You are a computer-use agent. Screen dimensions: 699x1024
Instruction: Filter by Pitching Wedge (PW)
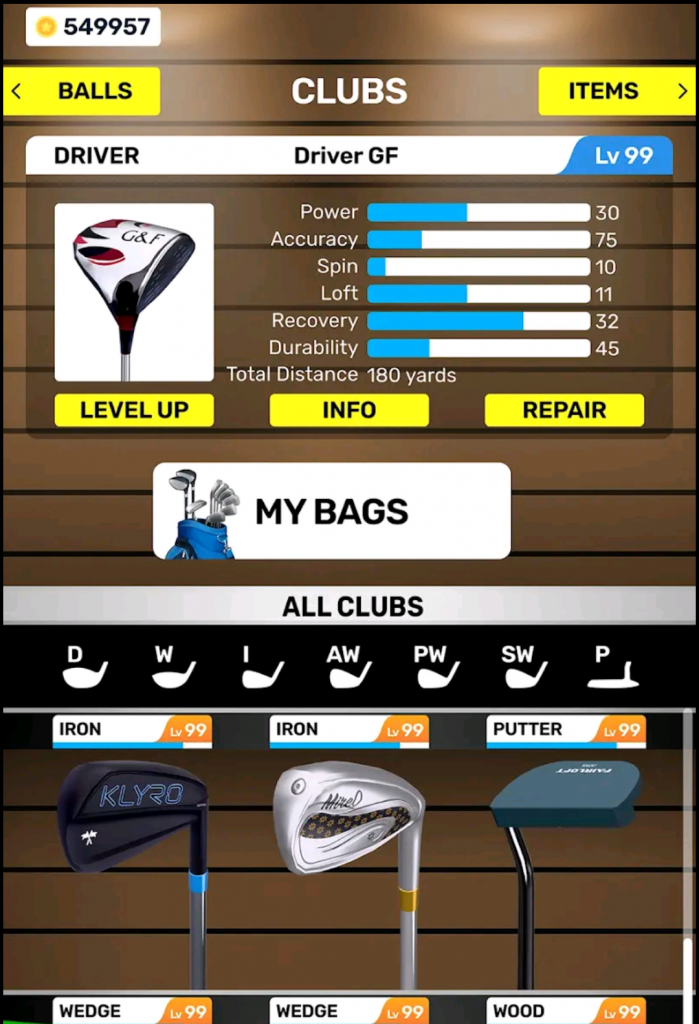tap(438, 667)
